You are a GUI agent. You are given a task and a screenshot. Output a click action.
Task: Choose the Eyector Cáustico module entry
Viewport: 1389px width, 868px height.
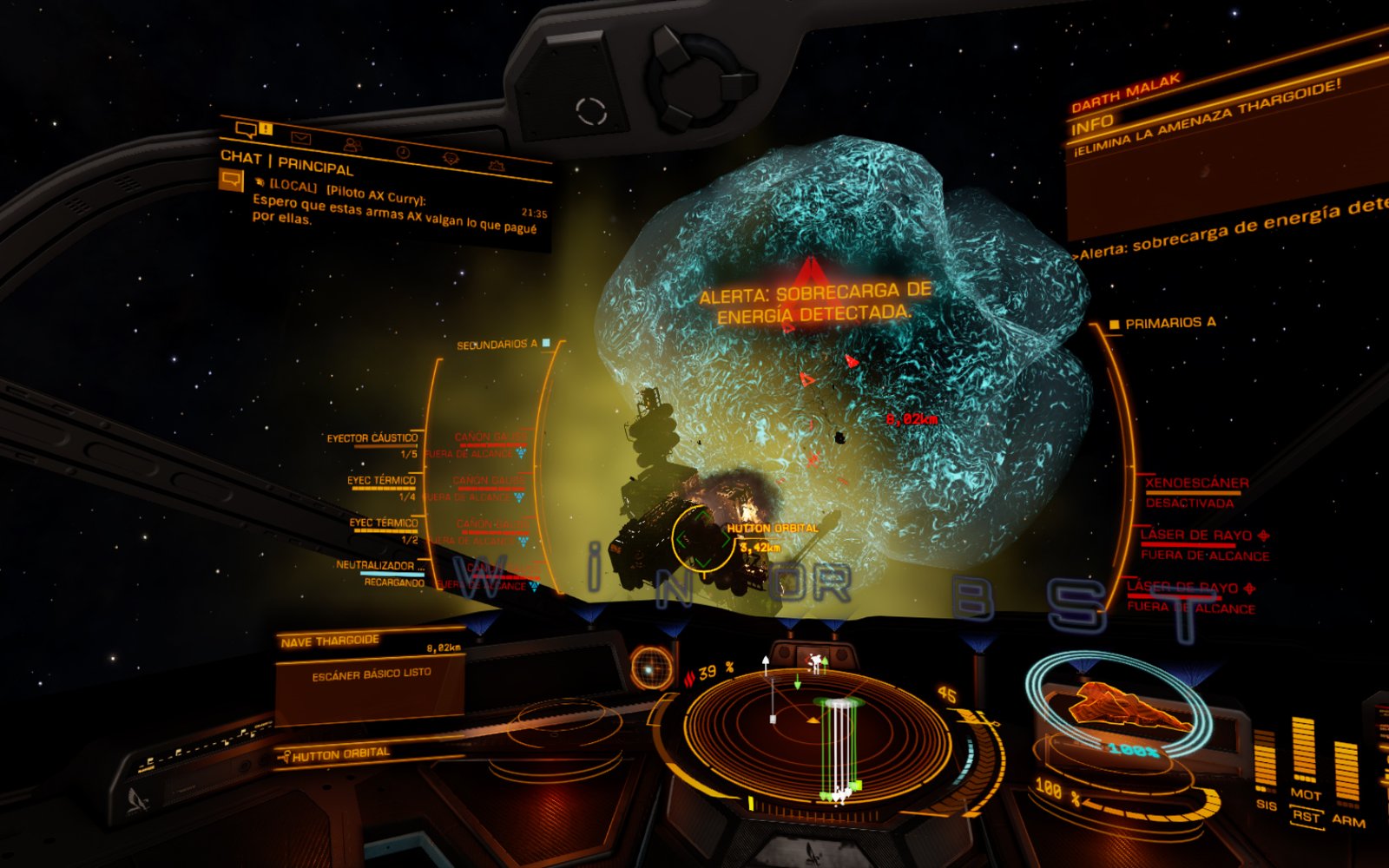tap(372, 438)
